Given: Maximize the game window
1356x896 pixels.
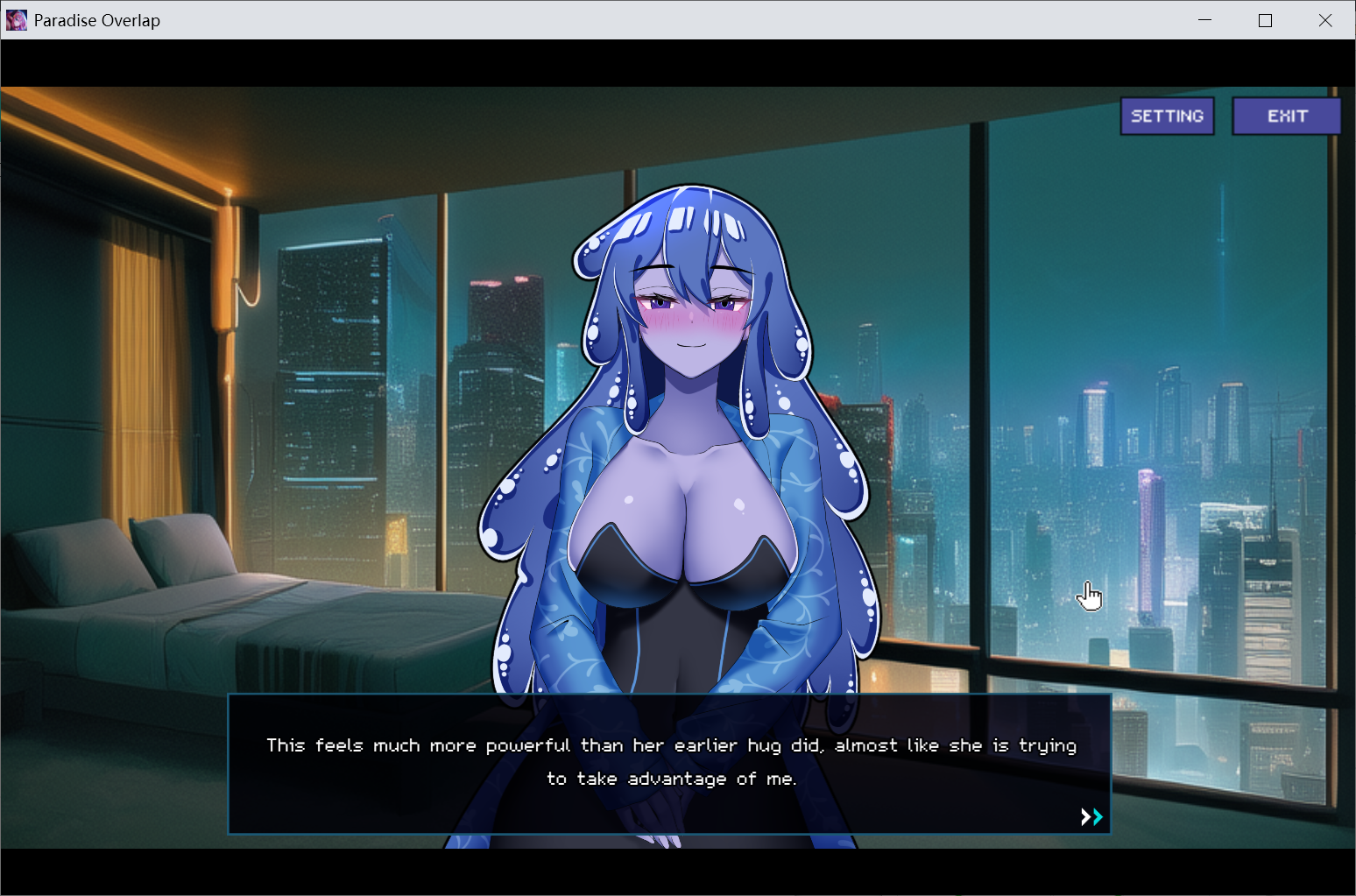Looking at the screenshot, I should (1265, 20).
